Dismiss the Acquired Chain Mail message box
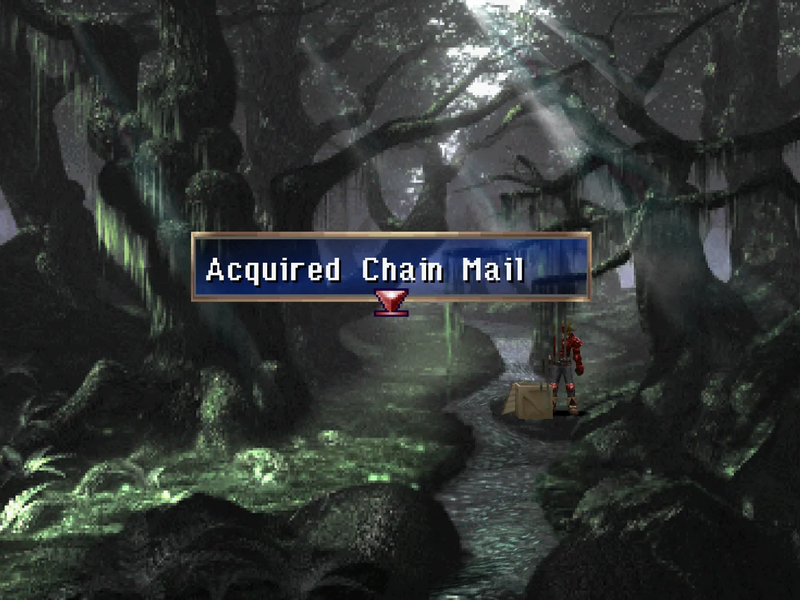Viewport: 800px width, 600px height. coord(390,267)
